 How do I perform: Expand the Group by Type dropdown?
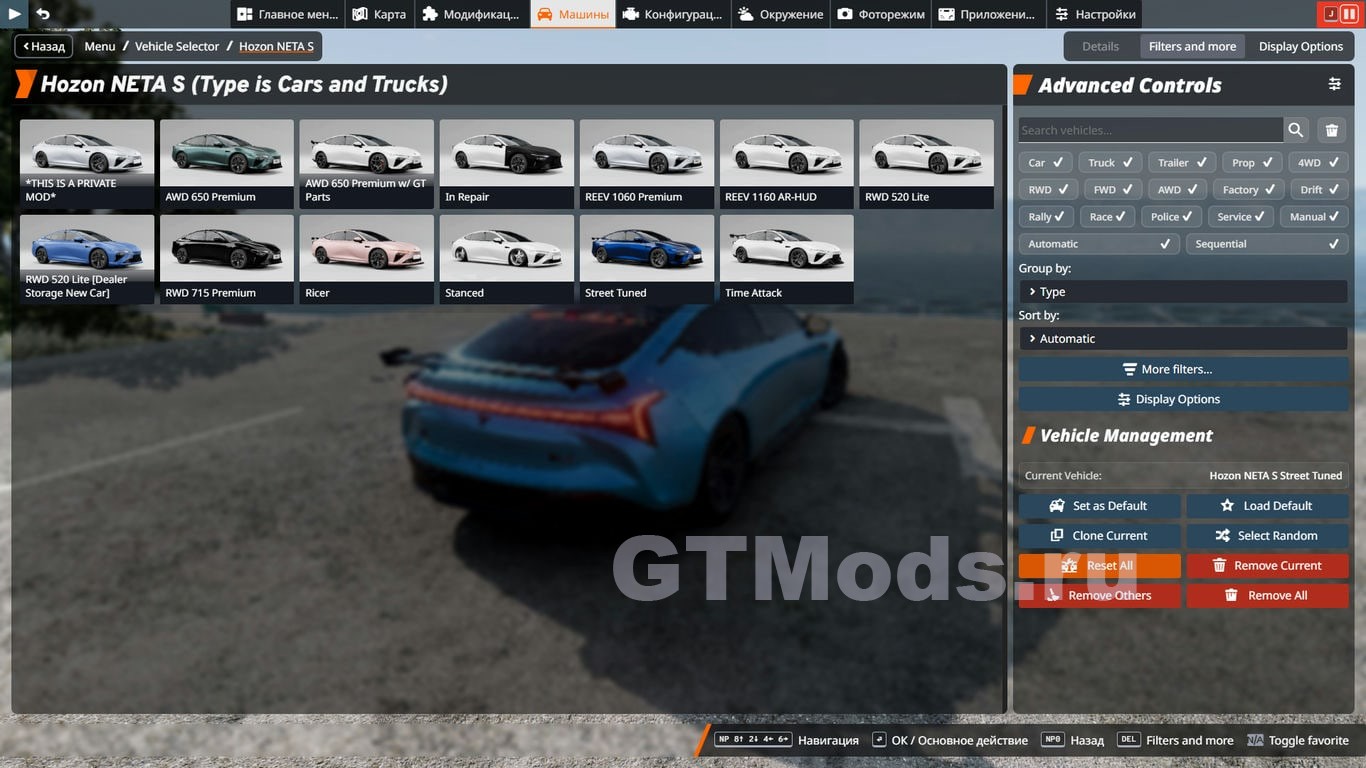[1183, 292]
